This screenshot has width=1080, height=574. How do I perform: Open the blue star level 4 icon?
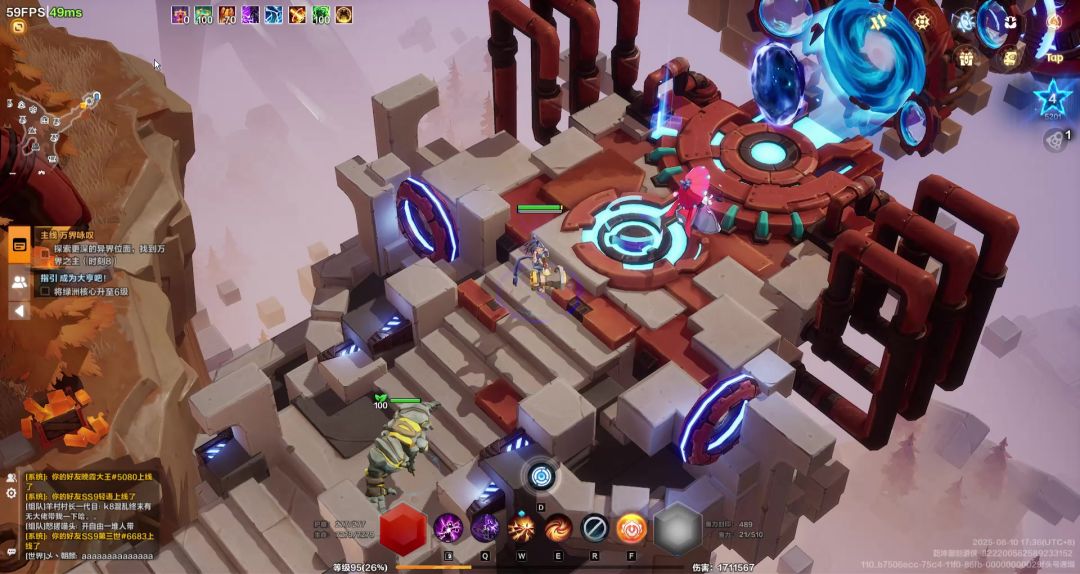coord(1052,98)
